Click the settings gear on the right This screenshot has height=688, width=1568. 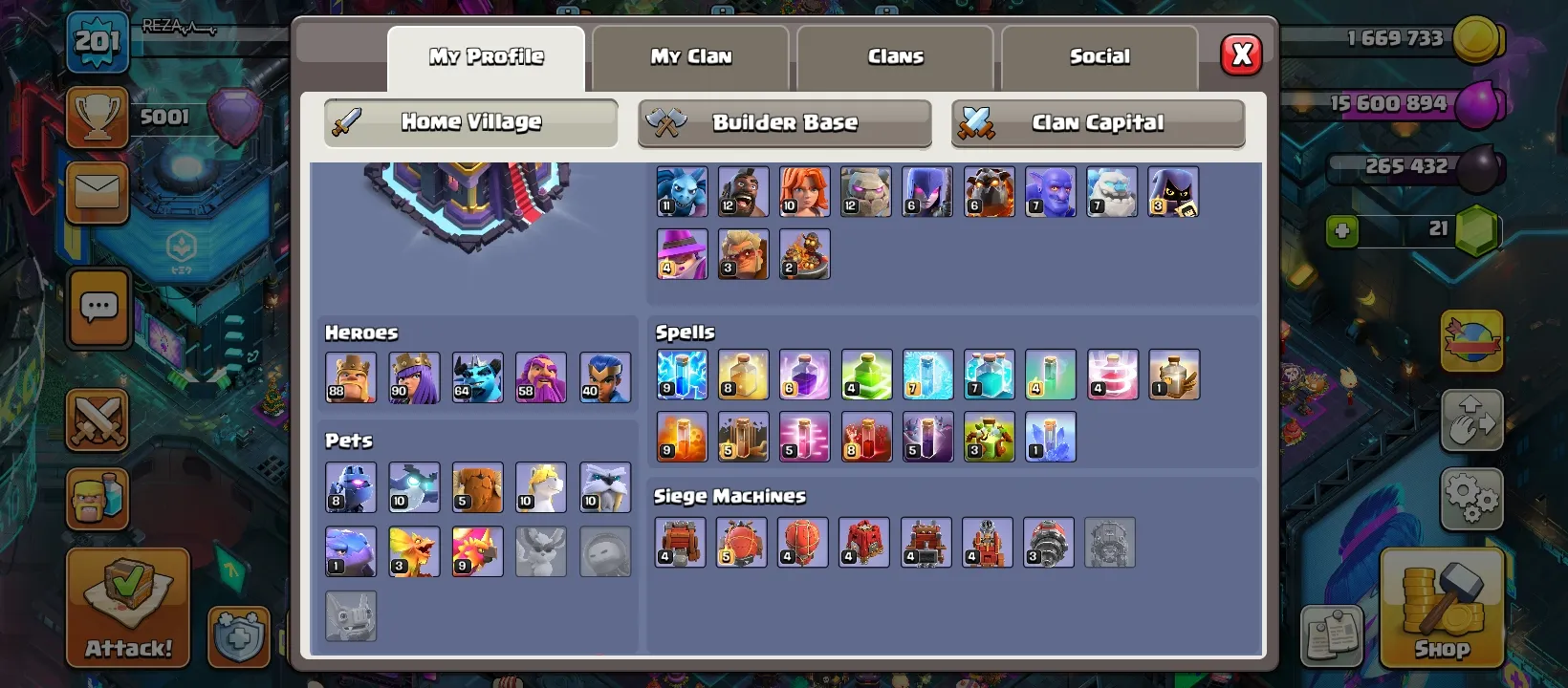click(x=1471, y=498)
